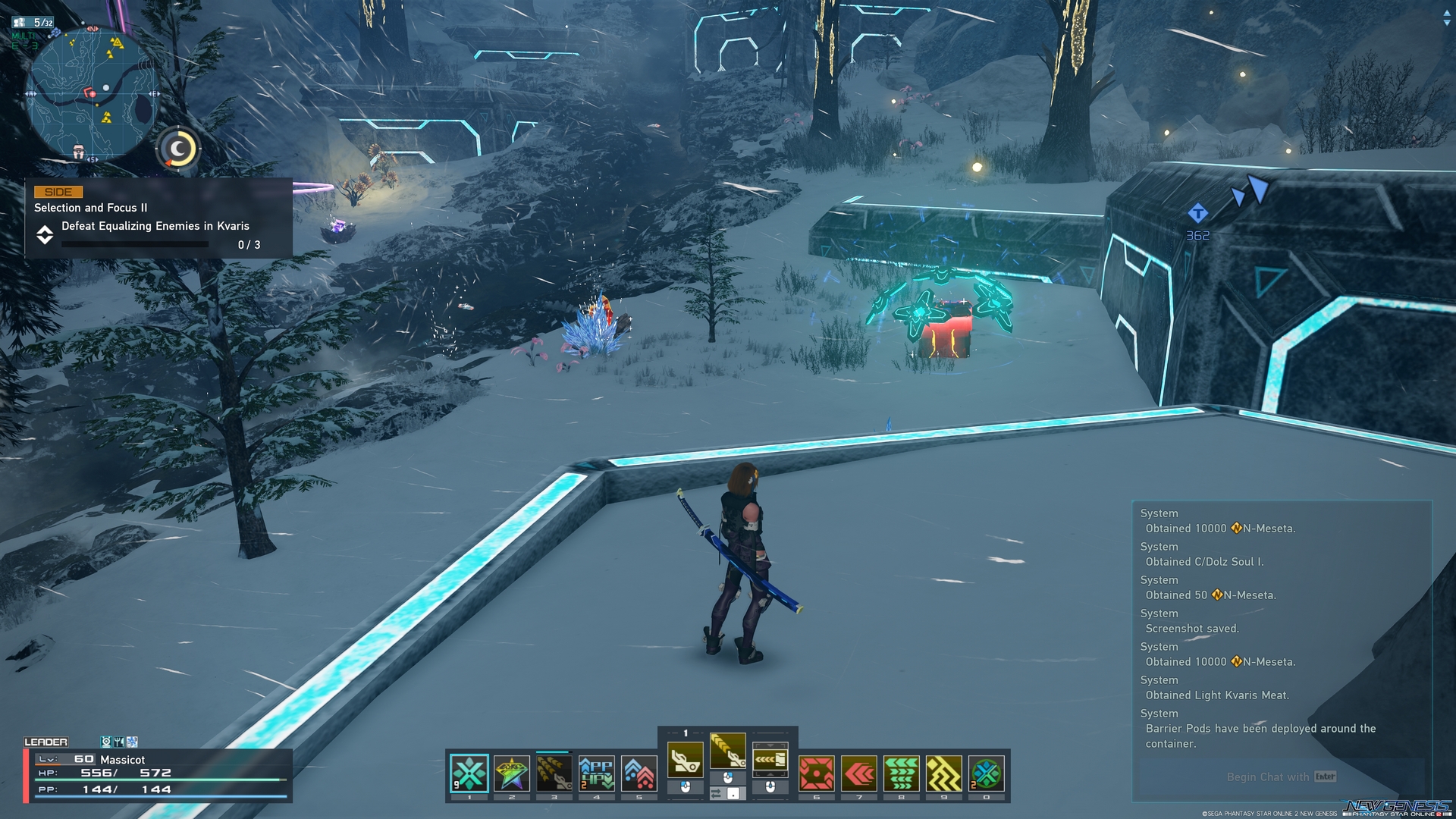Click the SIDE quest label tab
Viewport: 1456px width, 819px height.
(58, 192)
